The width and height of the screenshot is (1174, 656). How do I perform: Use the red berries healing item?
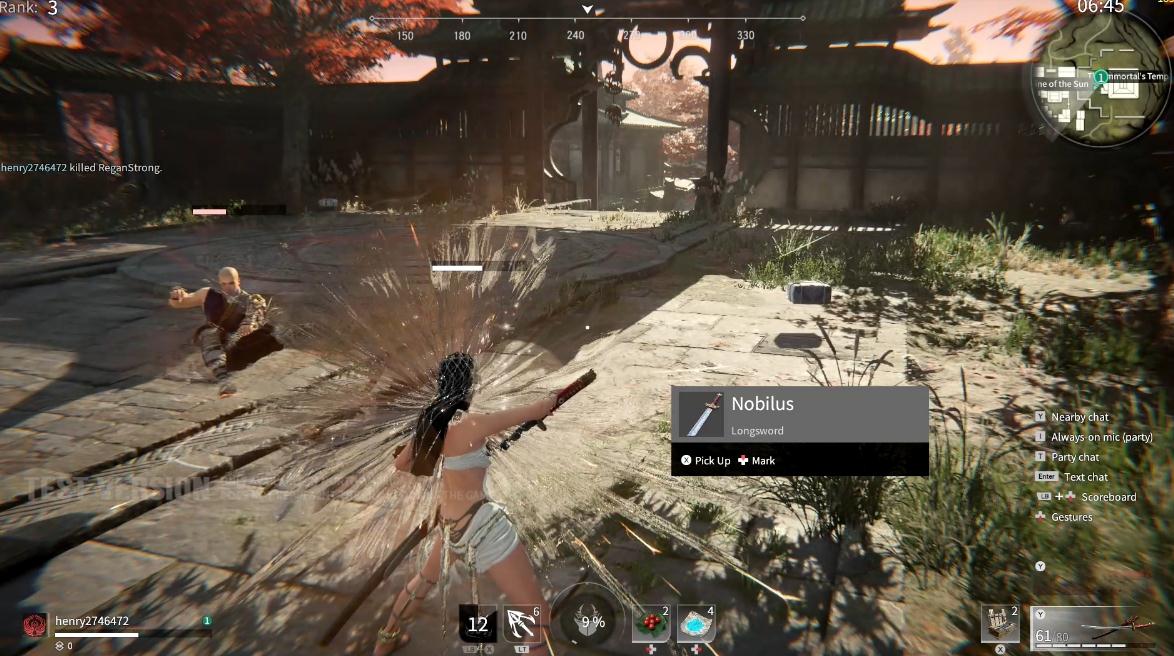click(651, 624)
